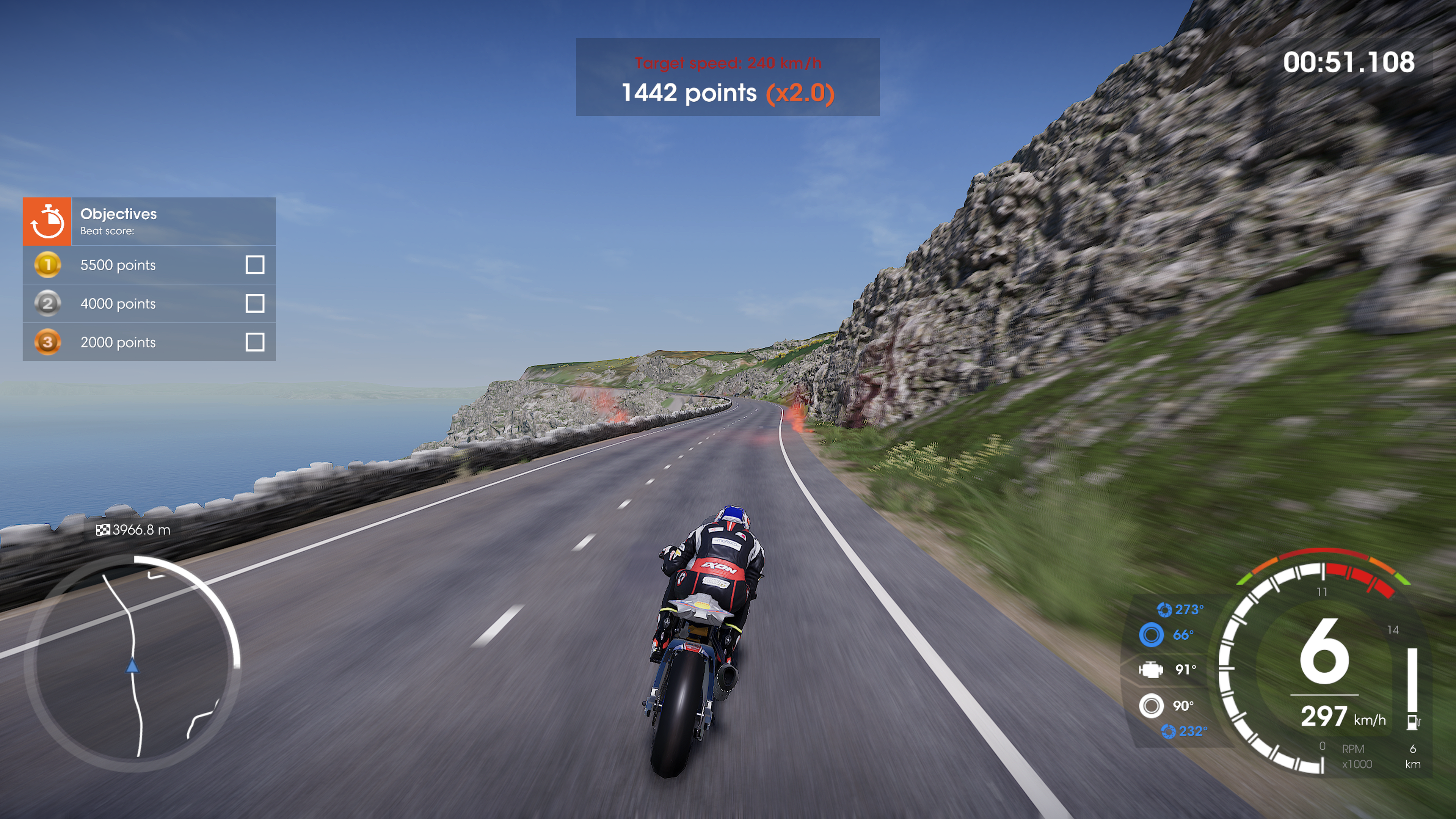The image size is (1456, 819).
Task: Select the gold medal 5500 points row
Action: pyautogui.click(x=149, y=265)
